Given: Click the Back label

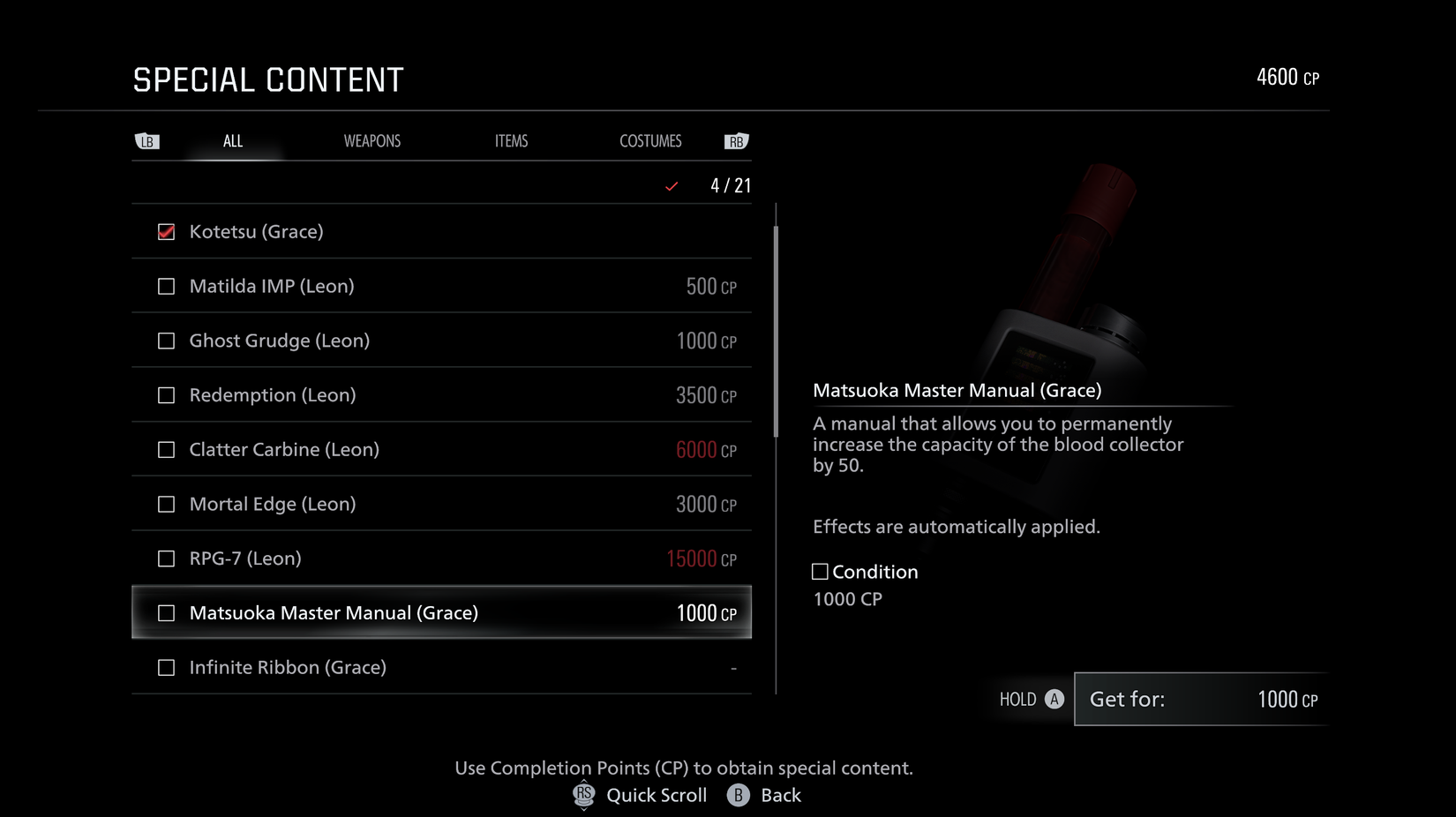Looking at the screenshot, I should click(780, 795).
